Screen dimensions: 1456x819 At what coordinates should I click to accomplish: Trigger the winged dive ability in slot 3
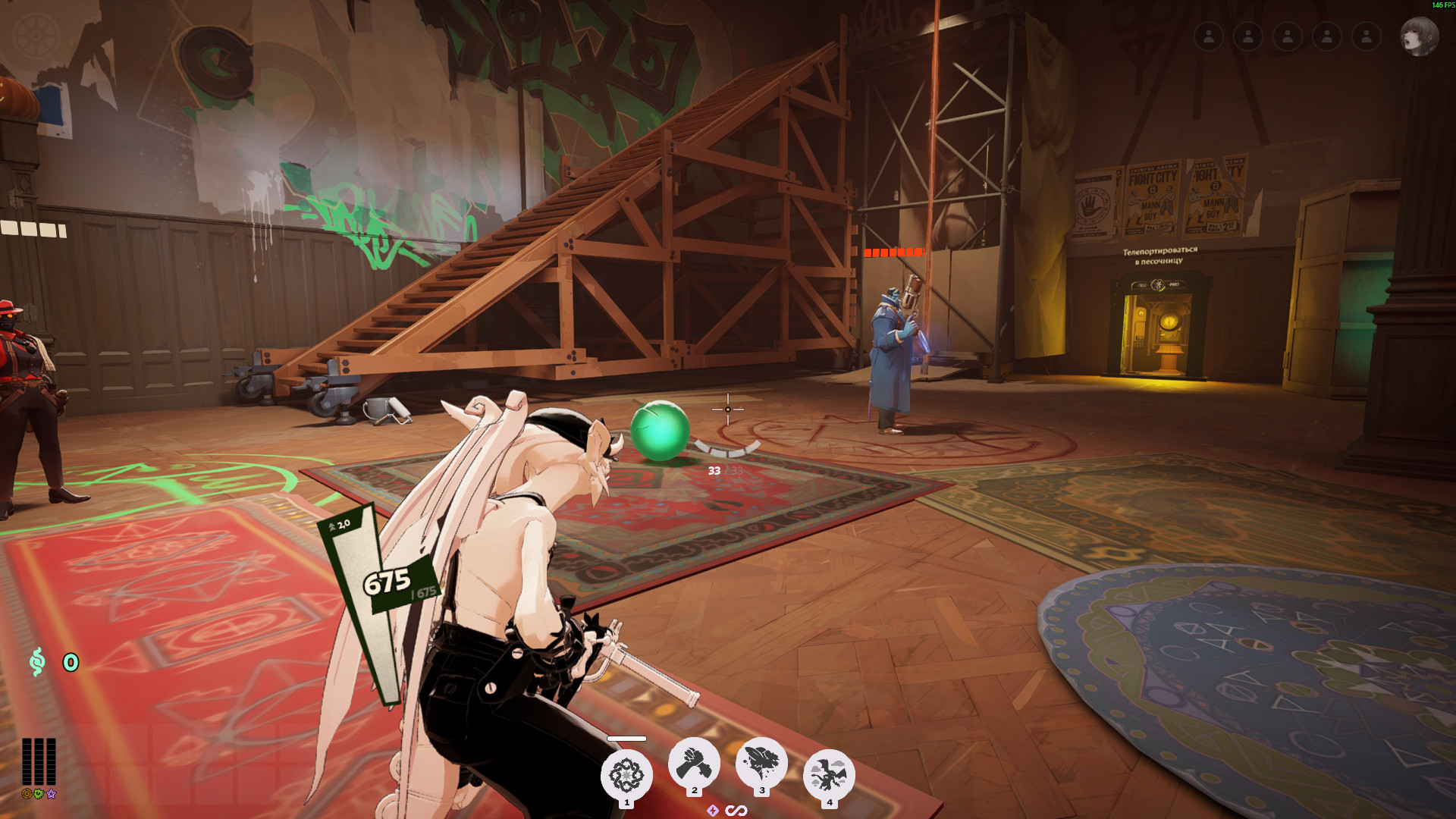[x=761, y=763]
